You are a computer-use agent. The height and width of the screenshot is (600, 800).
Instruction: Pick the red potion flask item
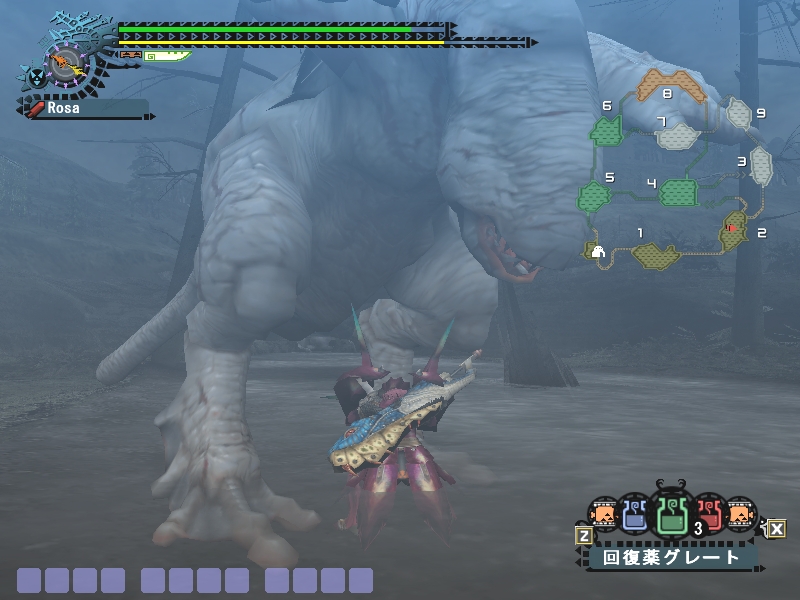click(x=708, y=515)
